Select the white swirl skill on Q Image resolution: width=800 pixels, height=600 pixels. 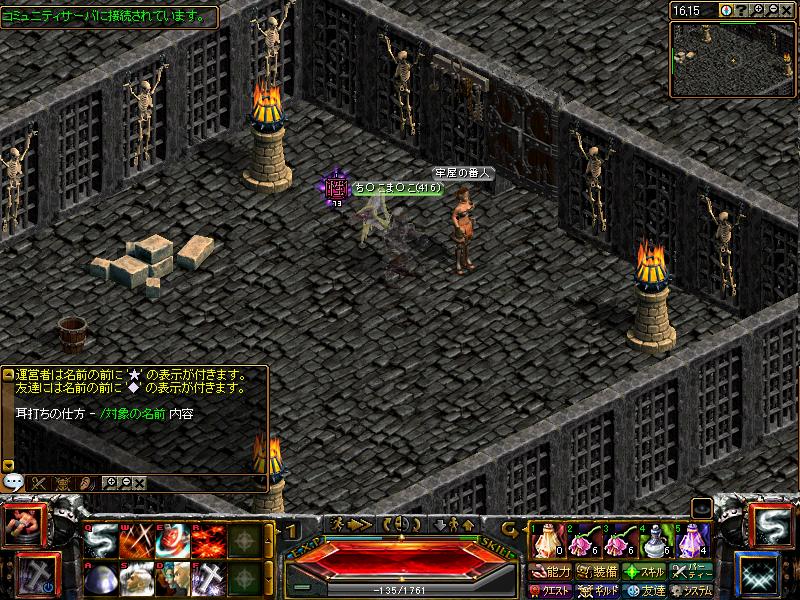(x=100, y=541)
